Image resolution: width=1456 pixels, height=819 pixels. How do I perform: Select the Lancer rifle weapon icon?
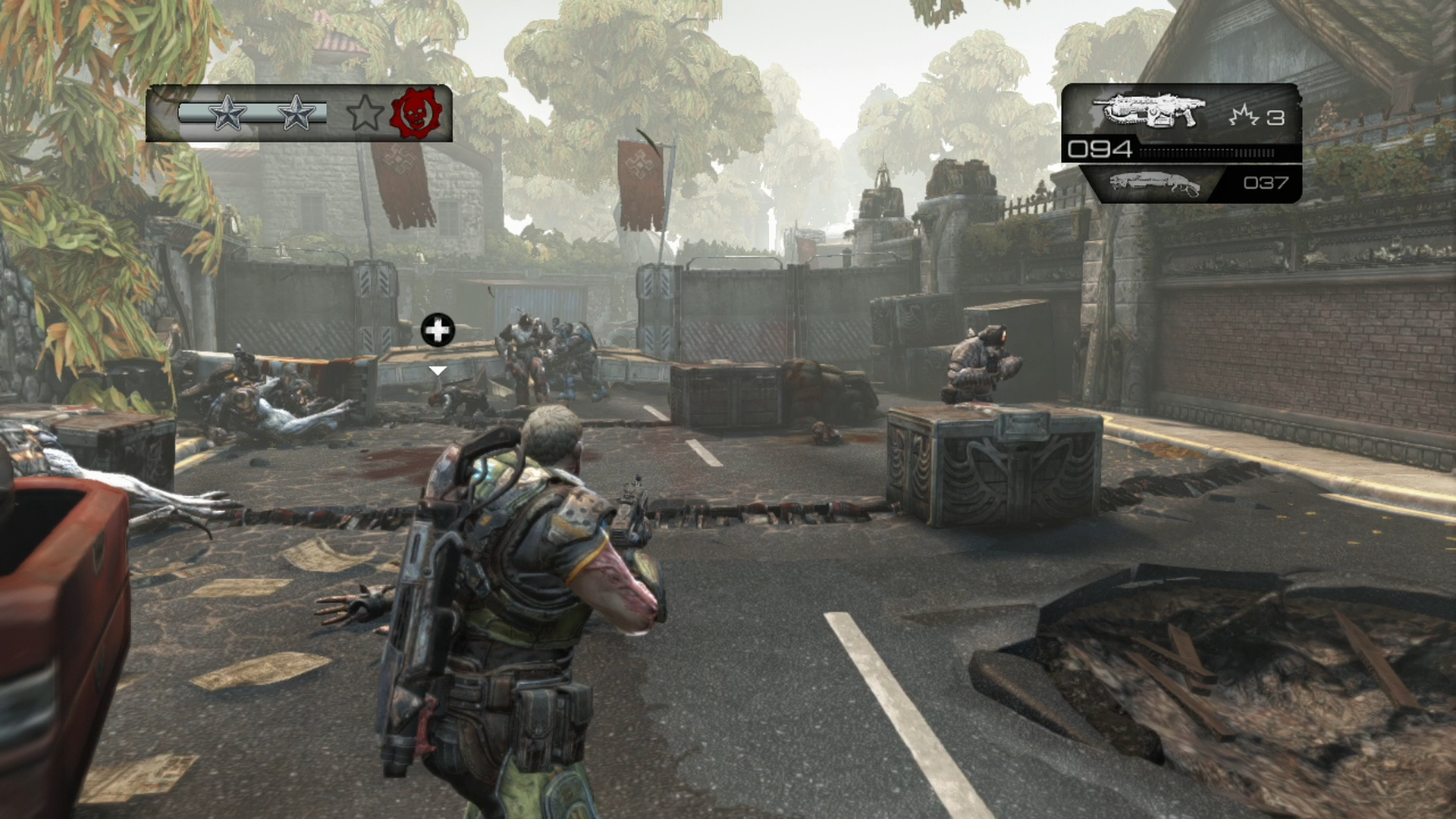point(1149,111)
